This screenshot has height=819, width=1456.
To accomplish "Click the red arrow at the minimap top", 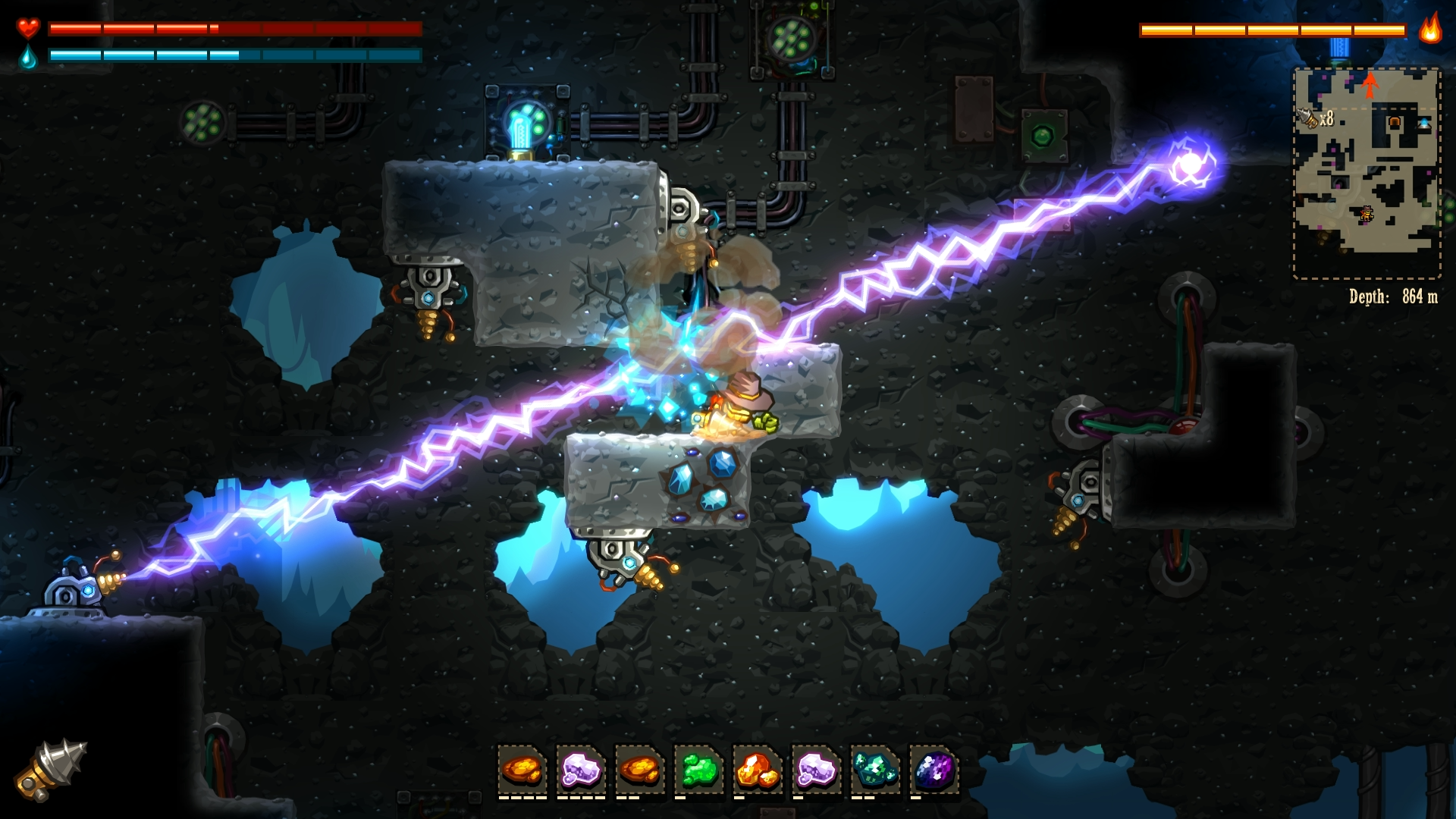I will (x=1370, y=83).
